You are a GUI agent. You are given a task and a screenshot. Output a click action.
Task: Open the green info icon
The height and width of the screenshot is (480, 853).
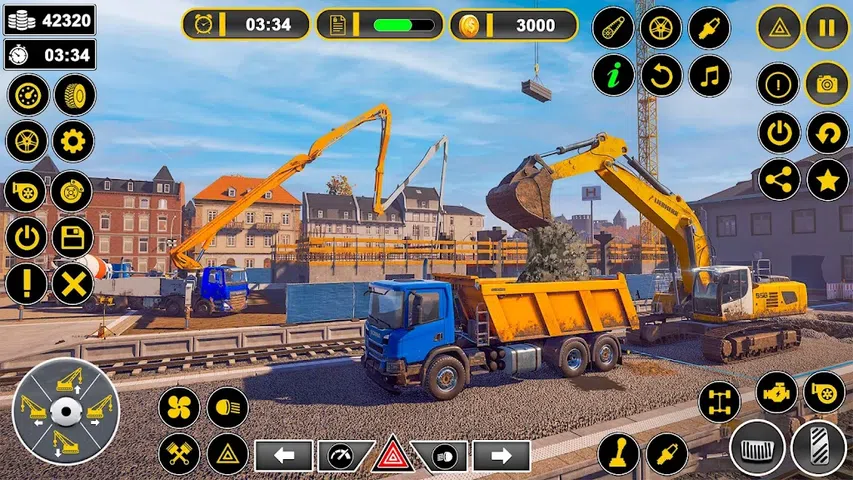click(613, 75)
